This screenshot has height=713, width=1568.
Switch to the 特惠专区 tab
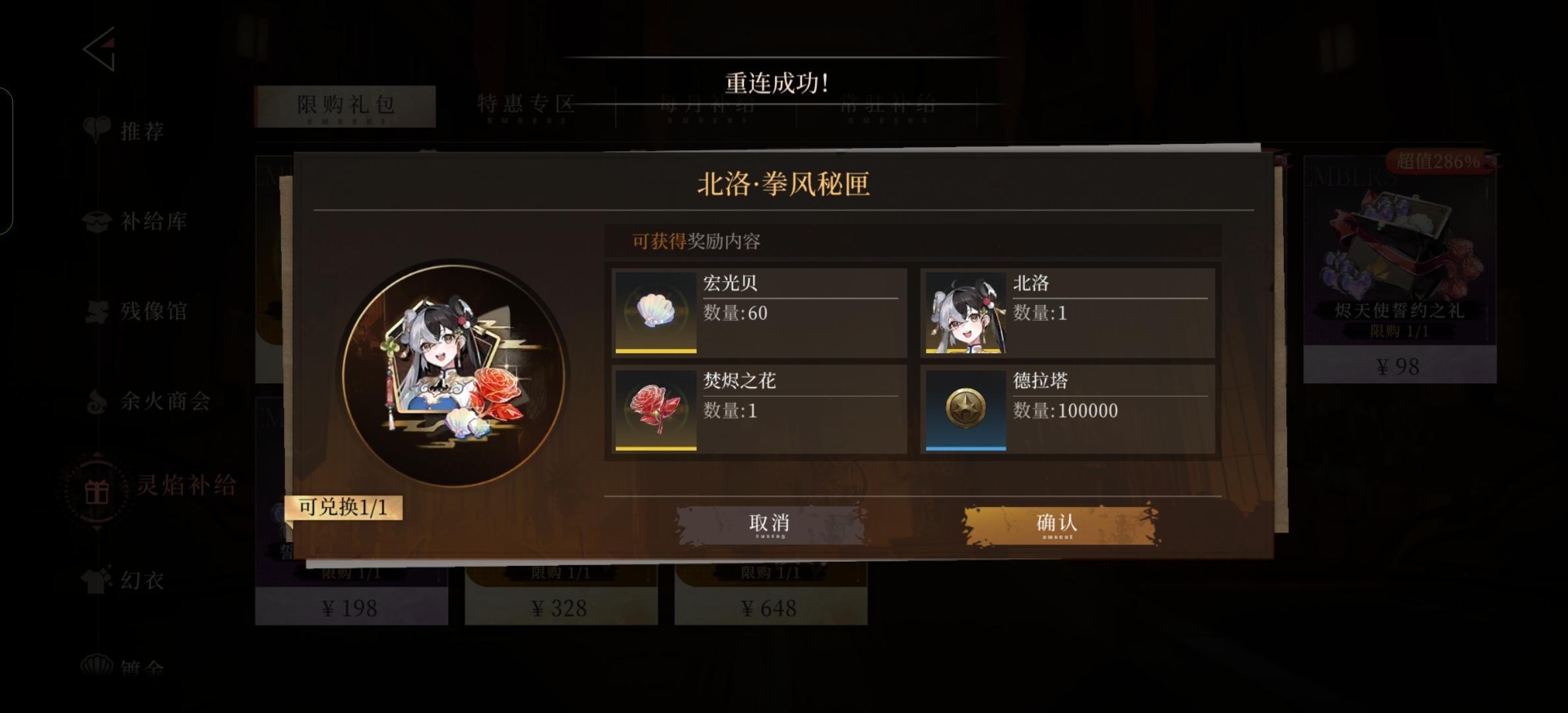tap(526, 104)
